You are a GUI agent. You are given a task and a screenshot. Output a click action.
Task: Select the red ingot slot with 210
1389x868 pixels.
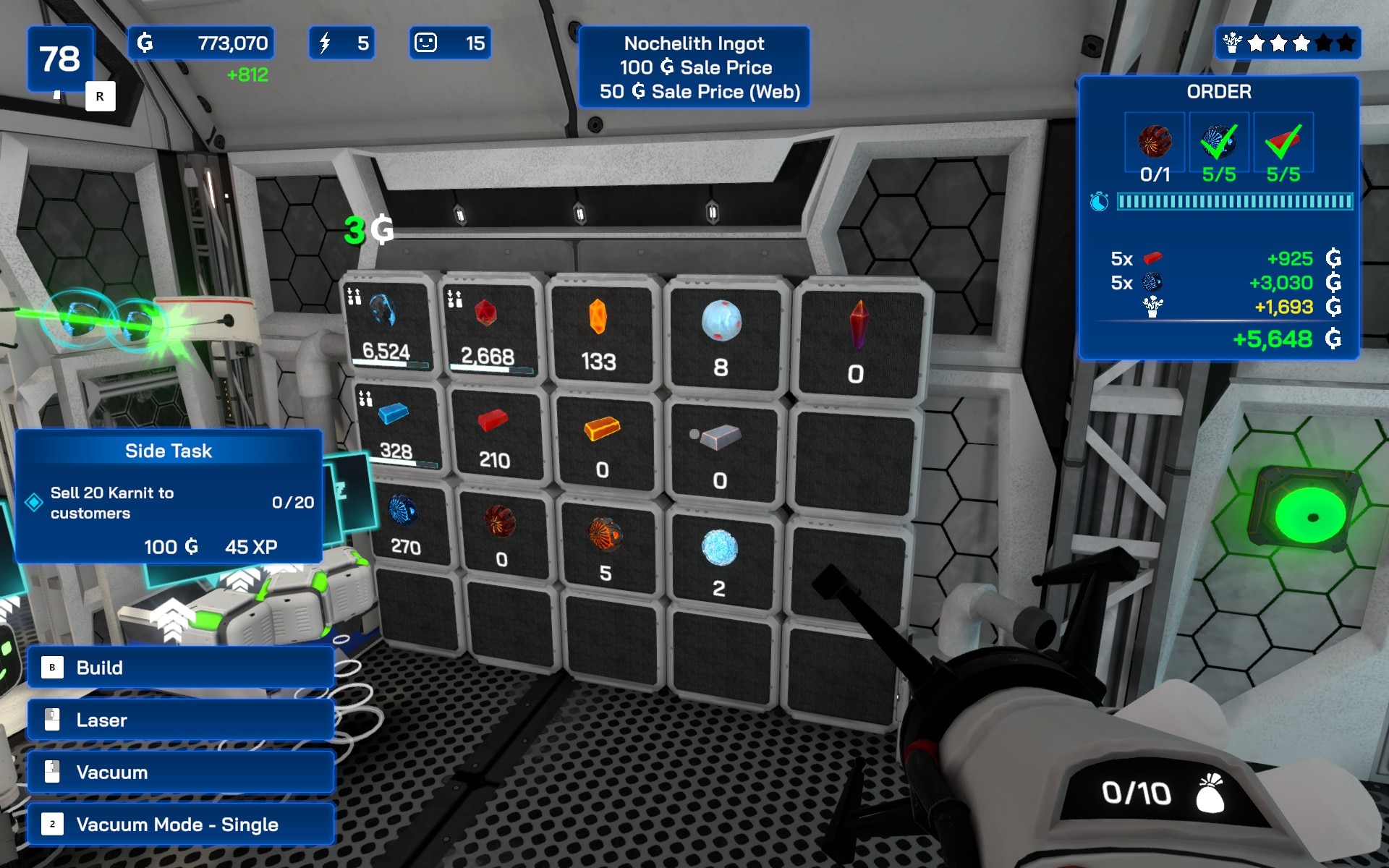coord(495,436)
